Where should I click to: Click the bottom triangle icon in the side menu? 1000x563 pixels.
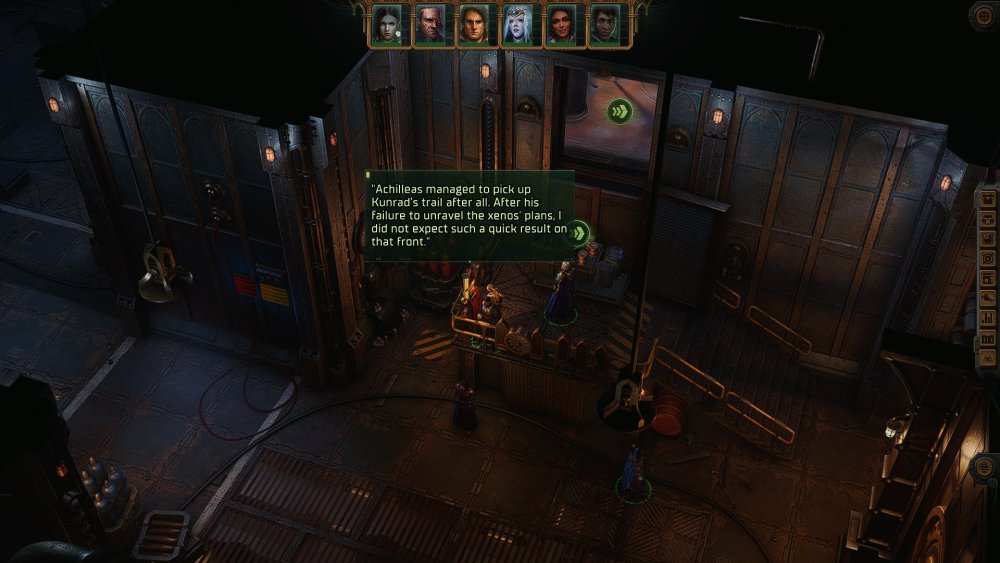(x=988, y=356)
